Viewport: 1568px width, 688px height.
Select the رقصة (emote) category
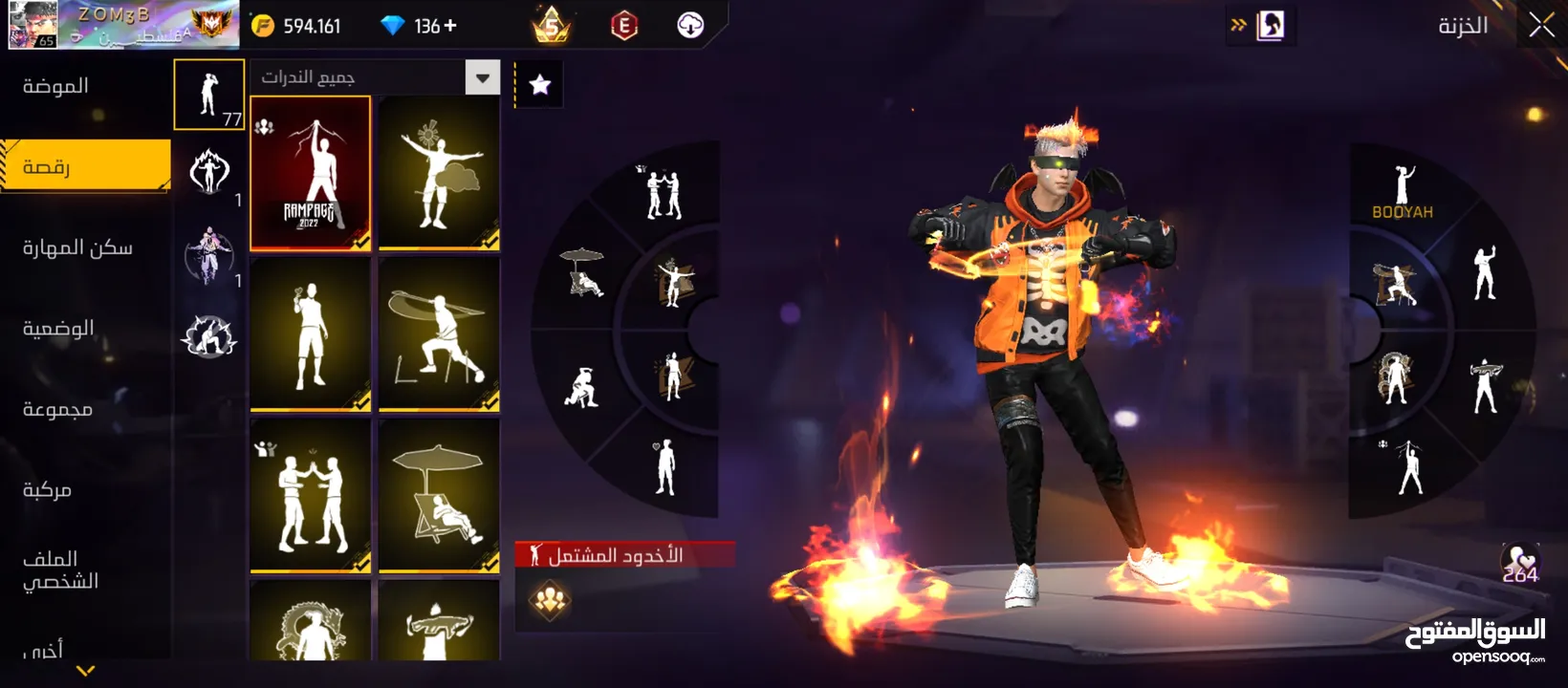click(x=84, y=167)
